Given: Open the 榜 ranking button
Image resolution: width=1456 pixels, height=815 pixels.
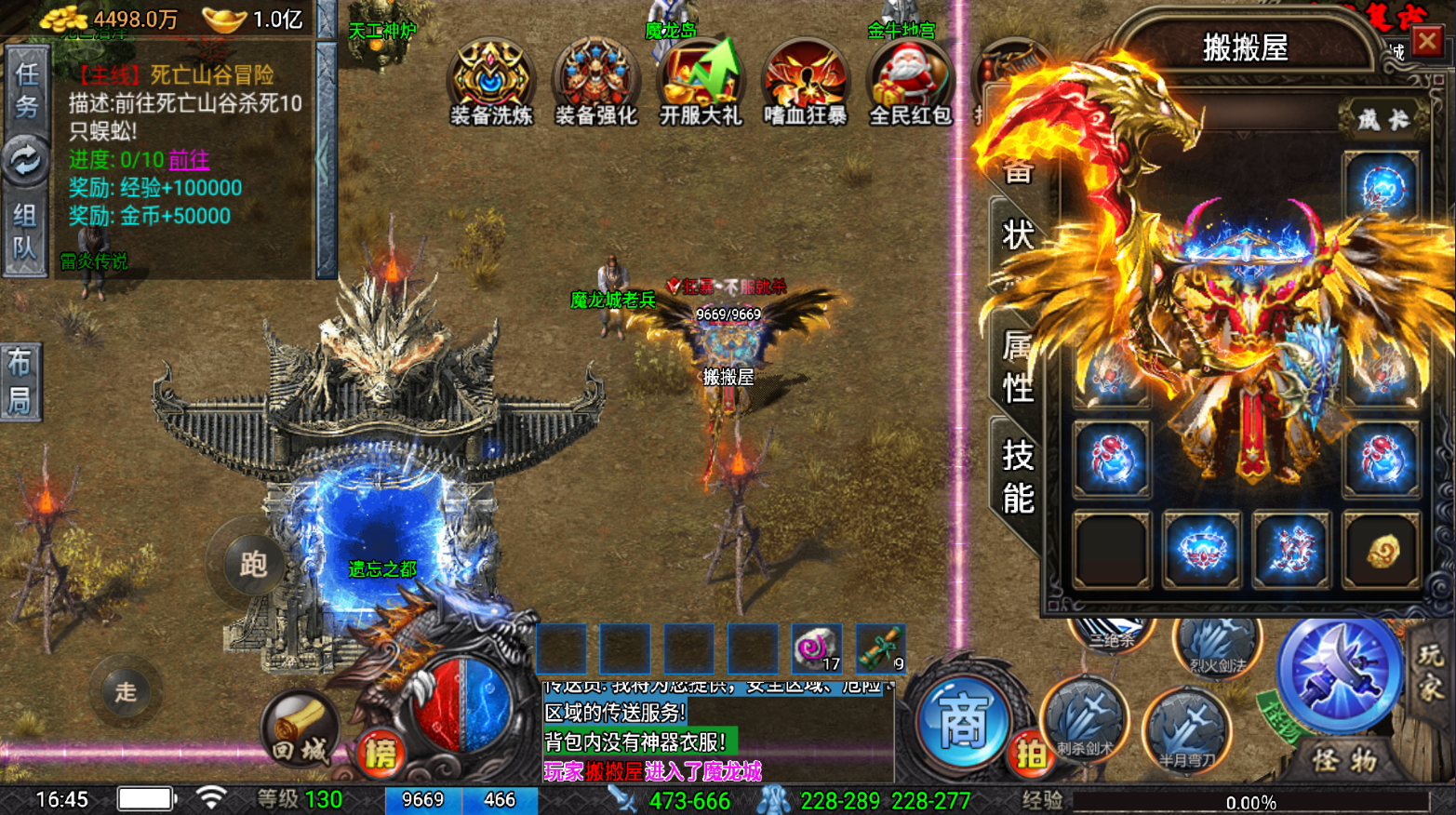Looking at the screenshot, I should pyautogui.click(x=380, y=754).
